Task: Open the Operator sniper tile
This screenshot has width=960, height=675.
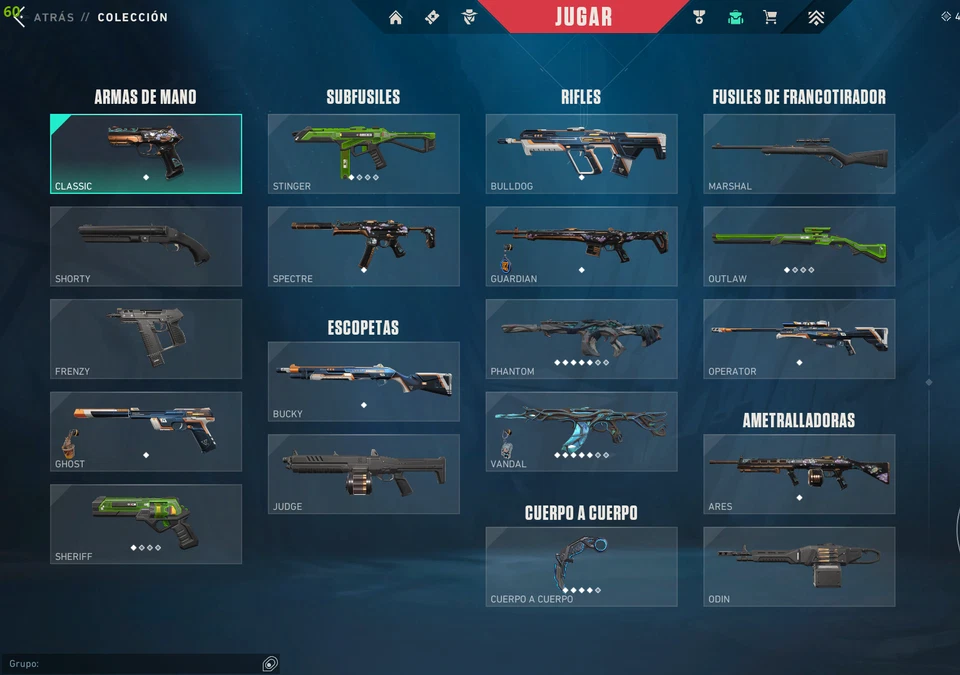Action: point(799,338)
